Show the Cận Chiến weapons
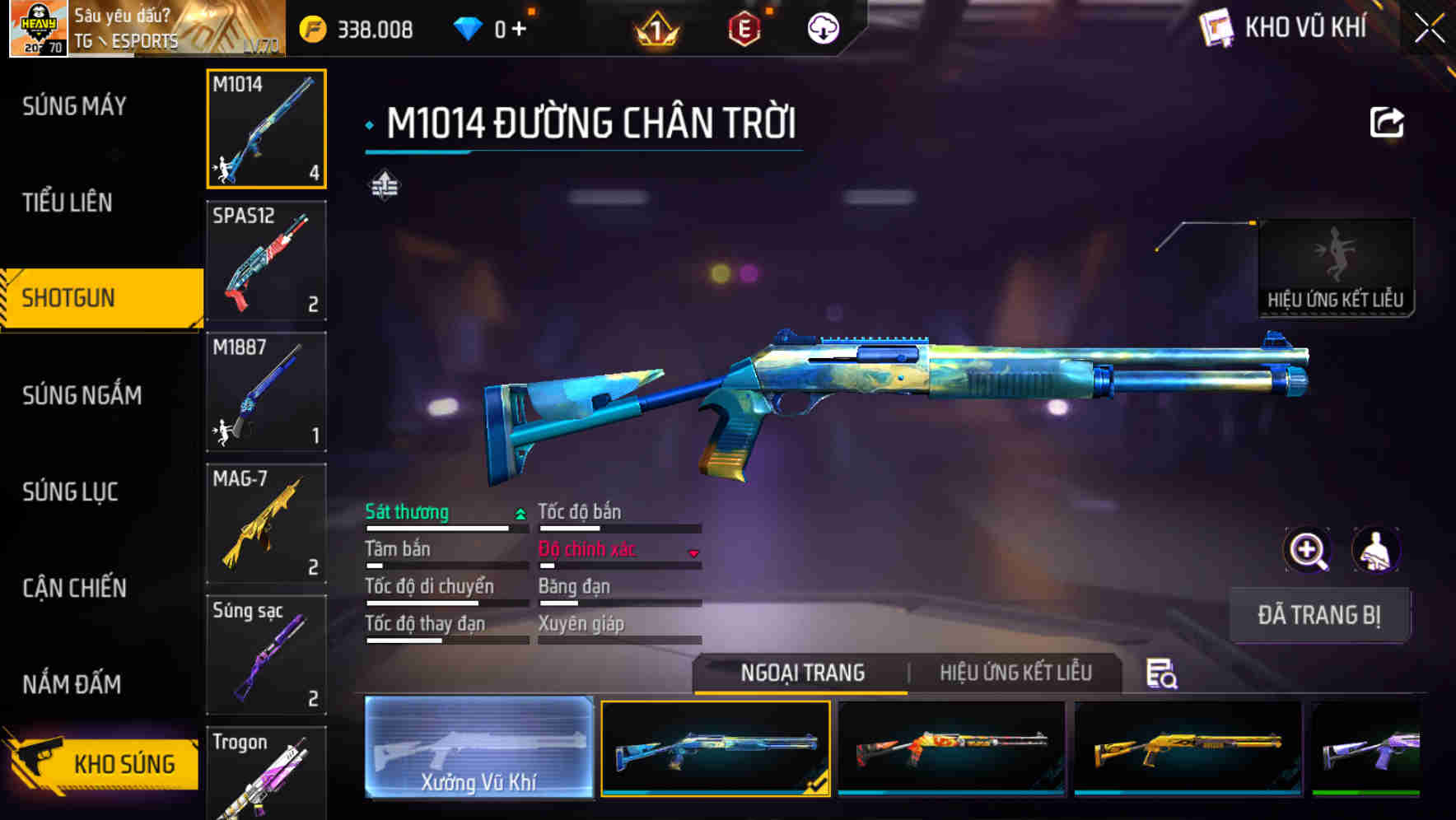1456x820 pixels. click(75, 588)
